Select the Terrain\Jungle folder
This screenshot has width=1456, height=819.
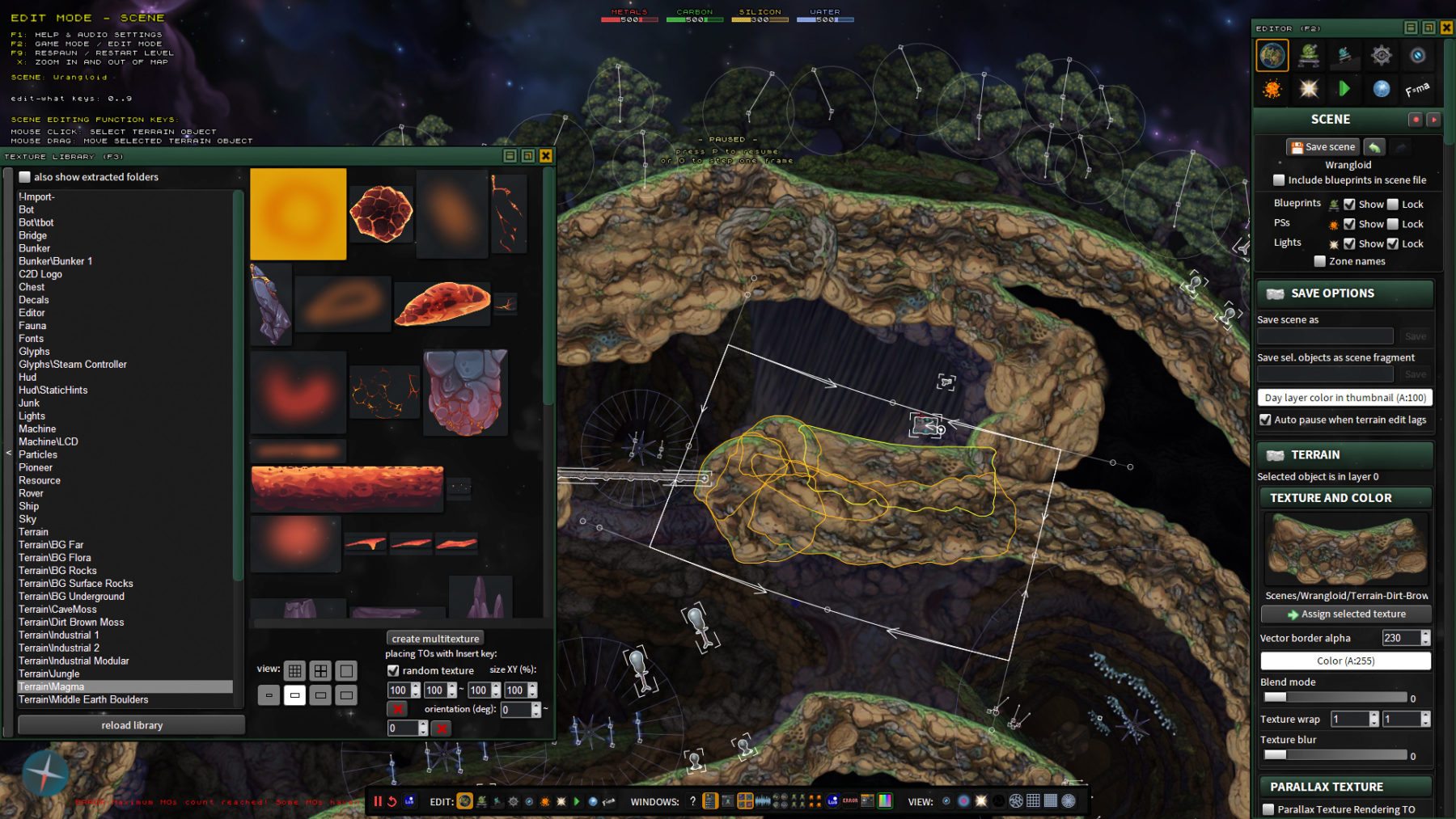coord(49,673)
